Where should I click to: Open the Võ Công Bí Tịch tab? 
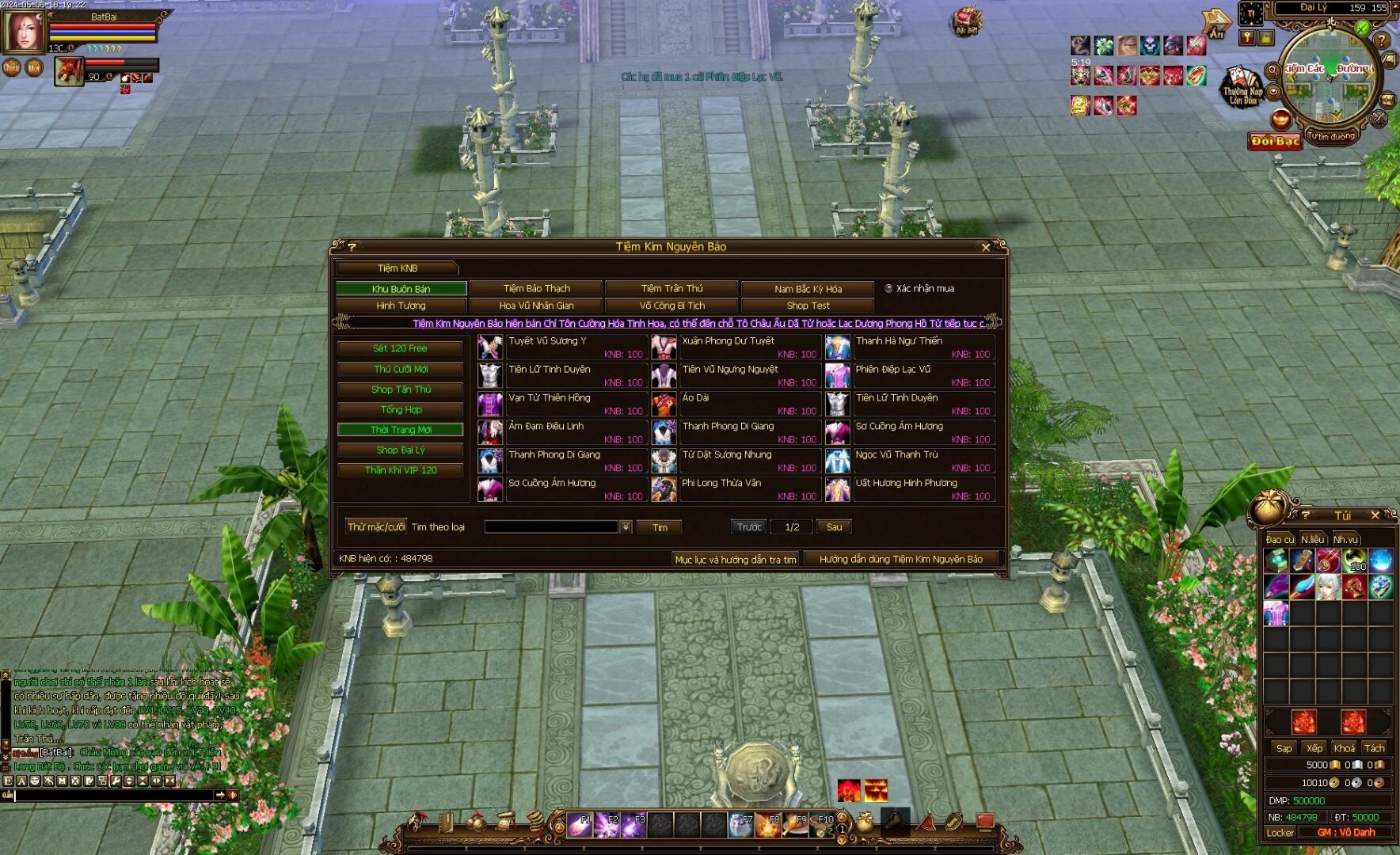coord(671,306)
